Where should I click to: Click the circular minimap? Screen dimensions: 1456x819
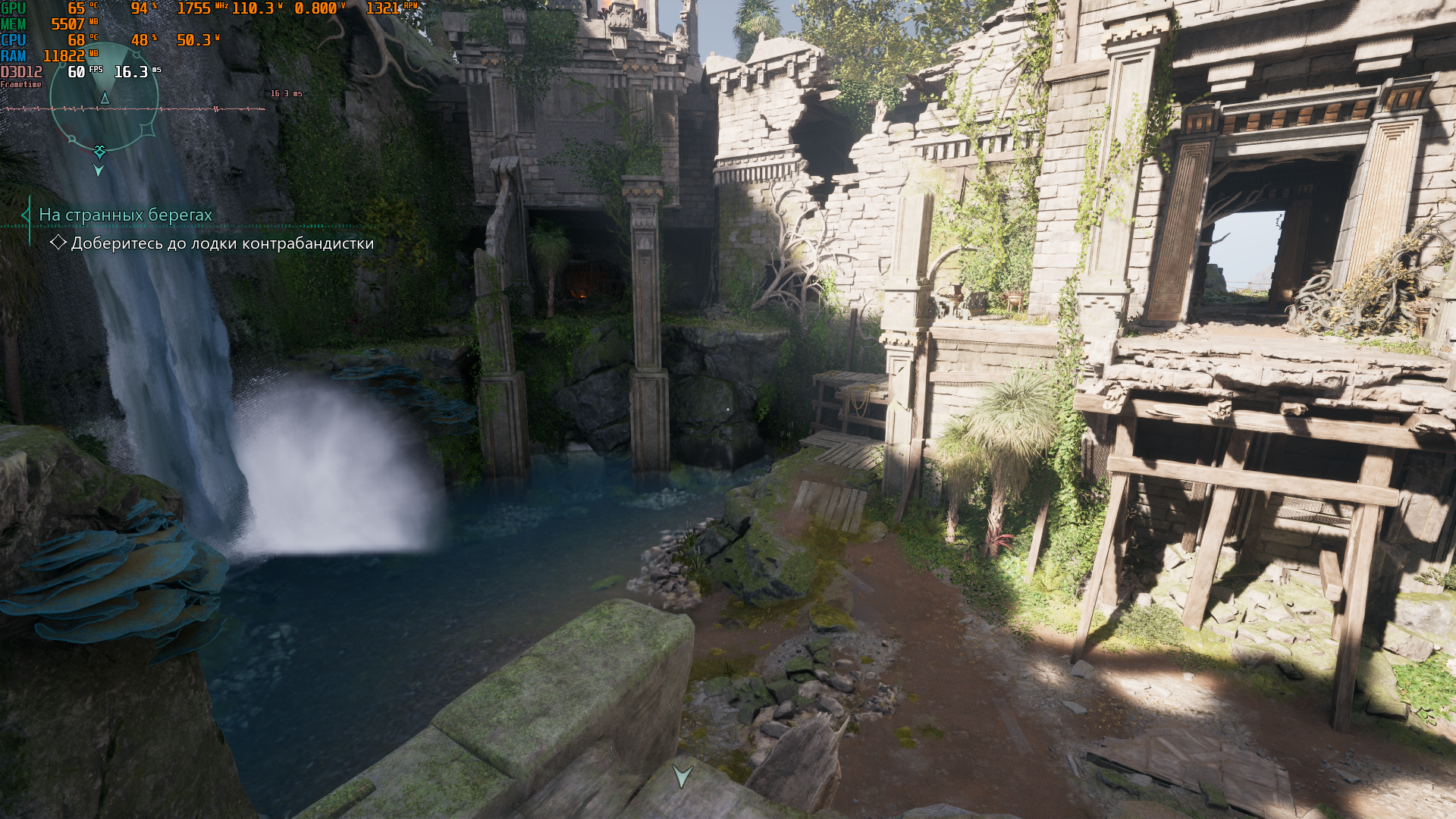(104, 96)
